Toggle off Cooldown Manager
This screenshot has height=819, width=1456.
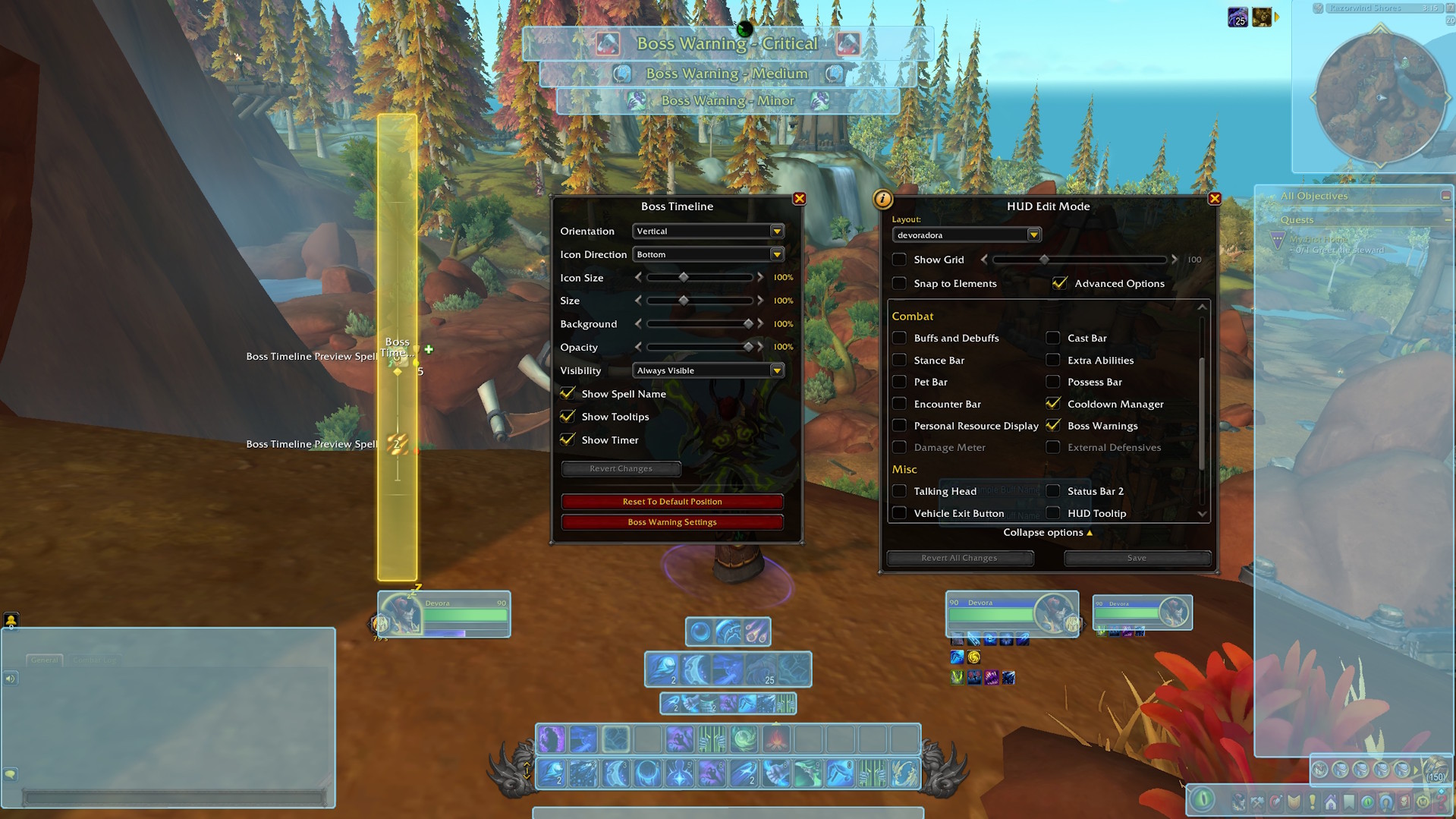click(1052, 404)
